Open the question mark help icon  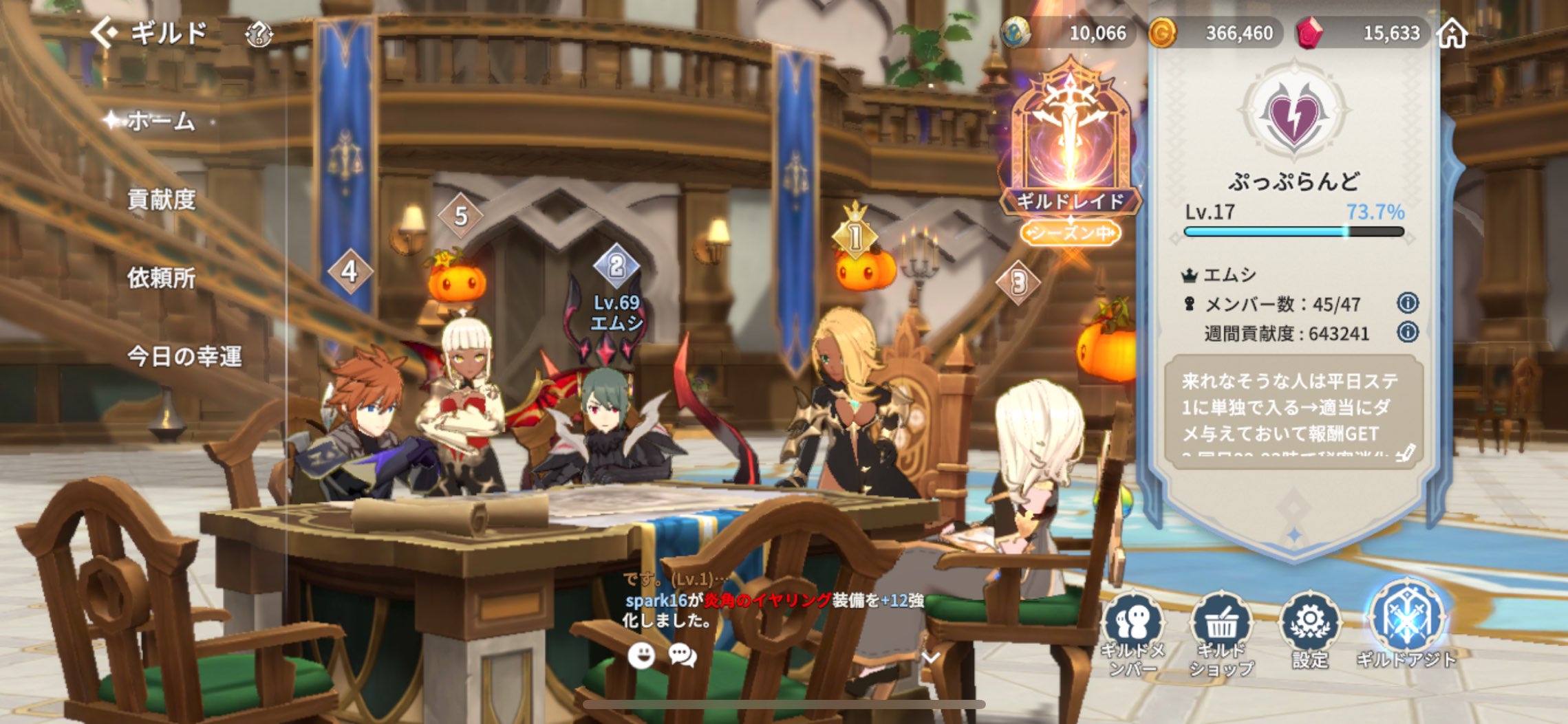pyautogui.click(x=259, y=34)
